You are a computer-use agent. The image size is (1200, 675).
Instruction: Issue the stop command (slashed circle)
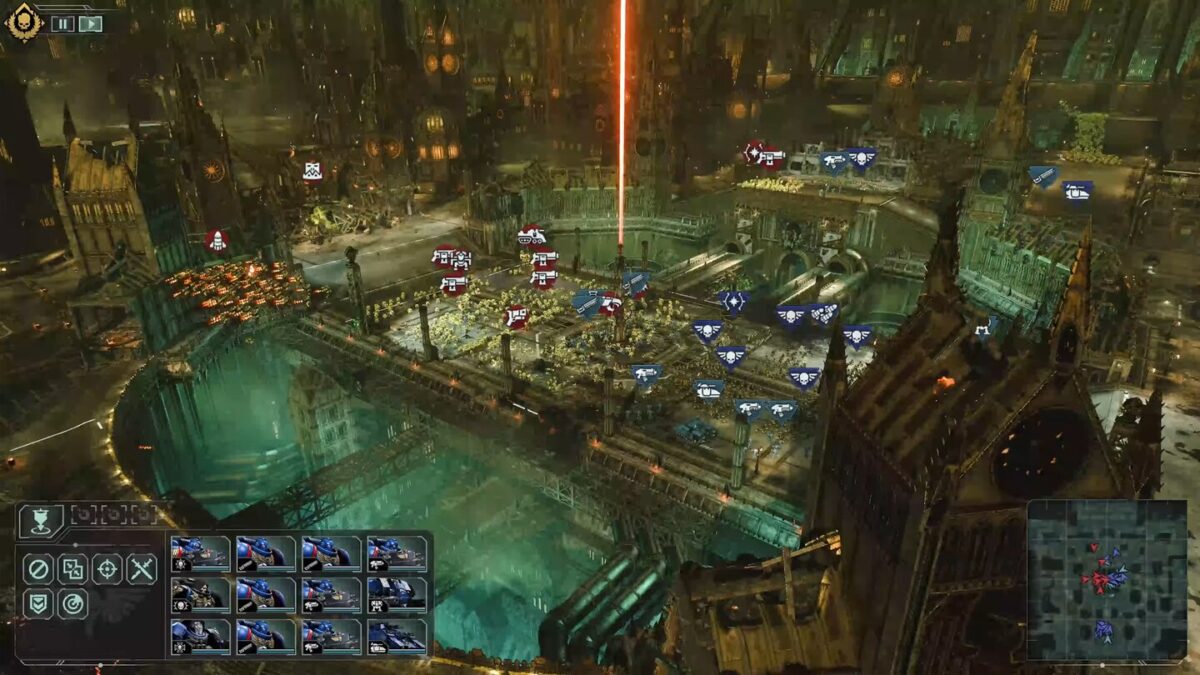pyautogui.click(x=38, y=569)
